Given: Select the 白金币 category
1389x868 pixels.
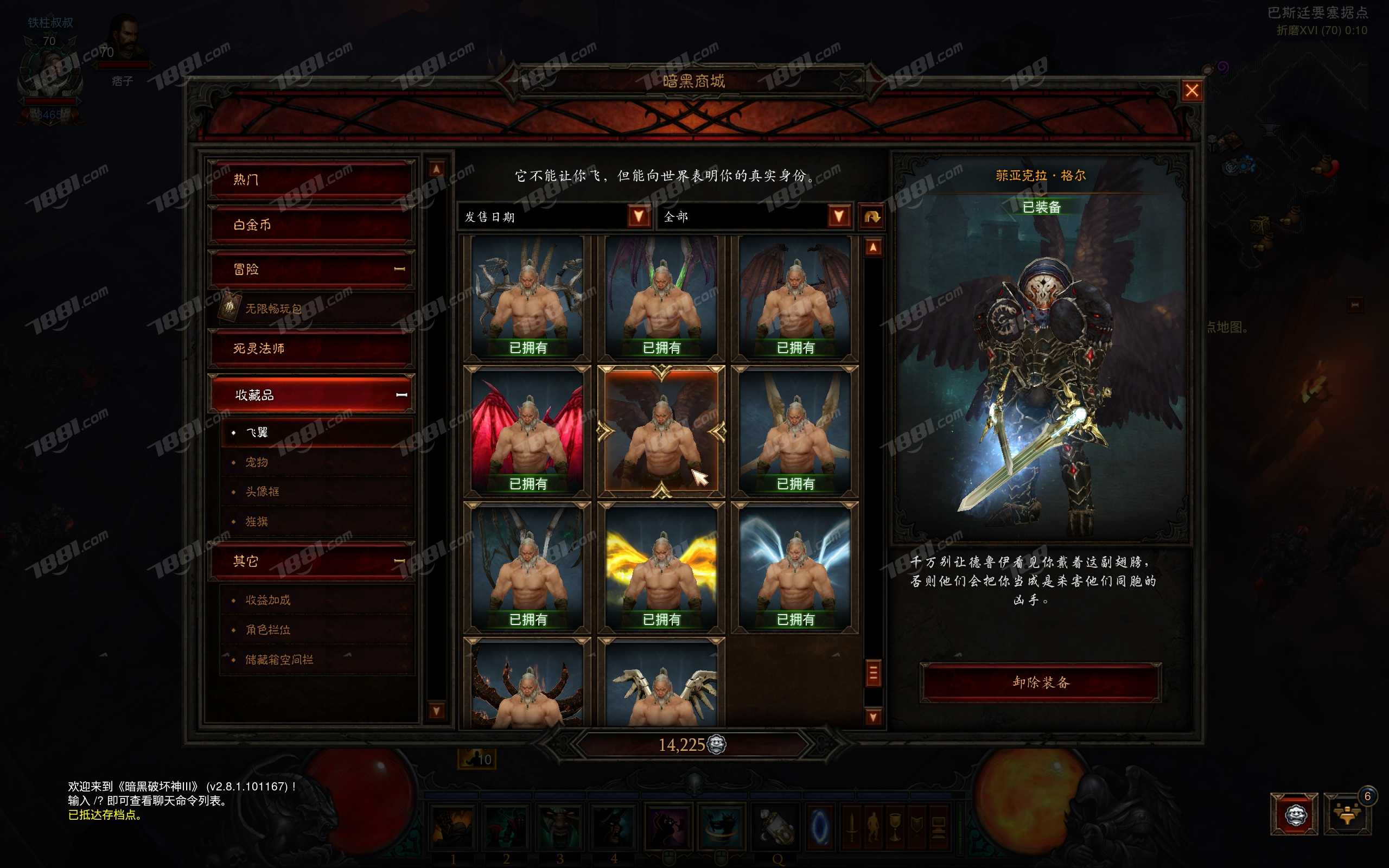Looking at the screenshot, I should pos(310,225).
